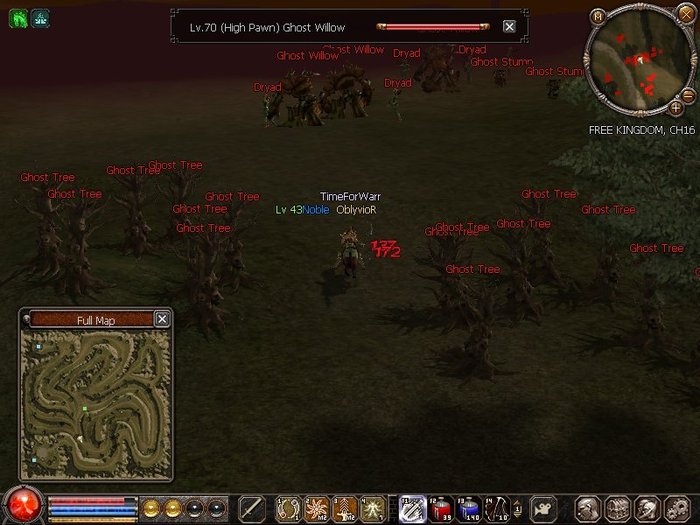
Task: Toggle the camera icon button
Action: click(542, 508)
